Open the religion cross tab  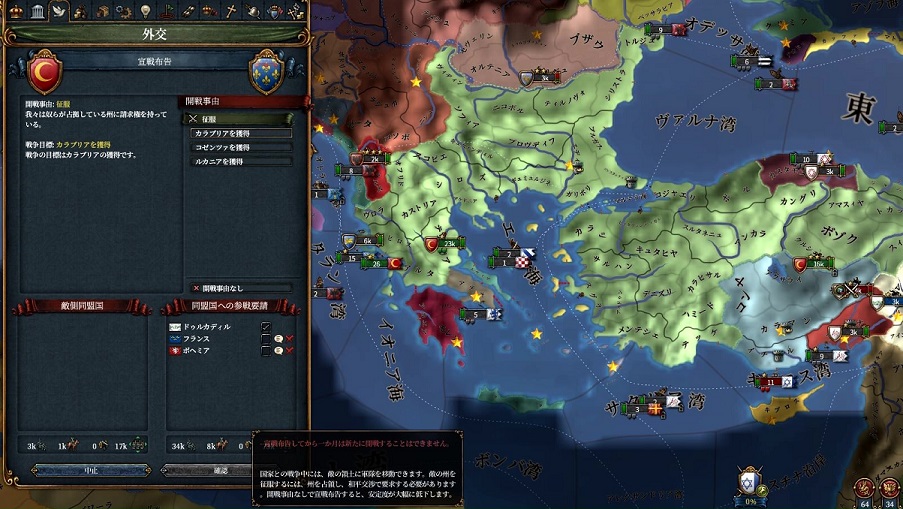tap(230, 11)
